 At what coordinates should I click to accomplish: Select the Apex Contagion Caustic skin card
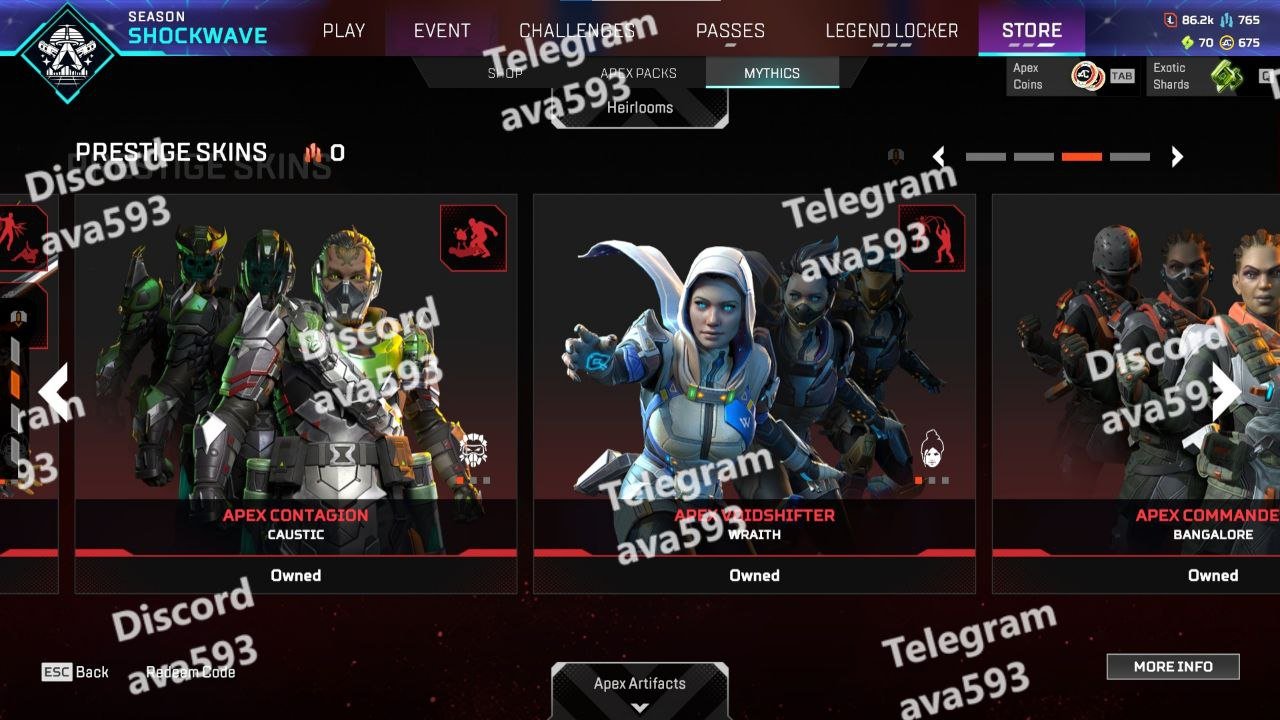coord(296,380)
